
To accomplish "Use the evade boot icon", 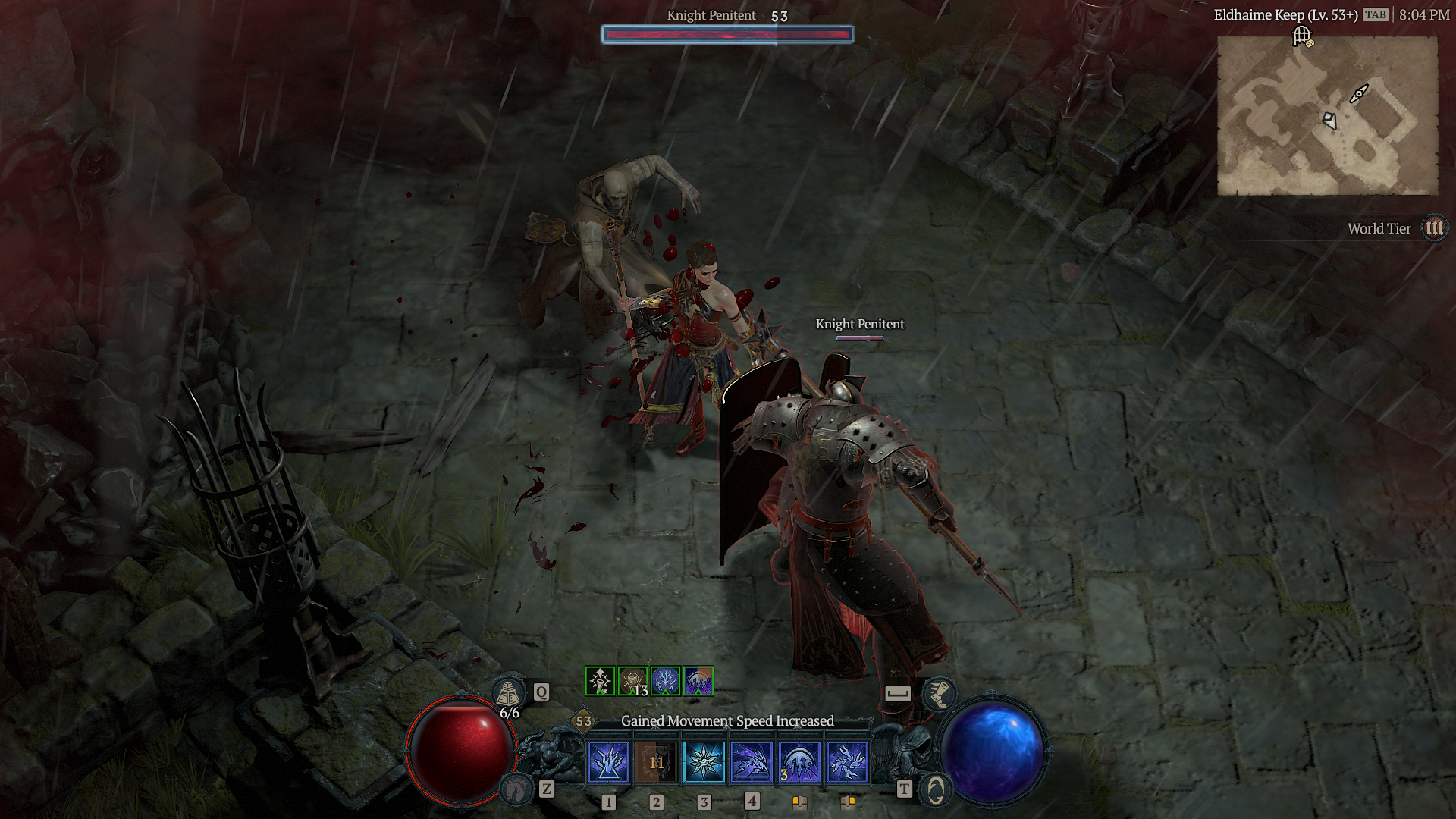I will coord(939,693).
